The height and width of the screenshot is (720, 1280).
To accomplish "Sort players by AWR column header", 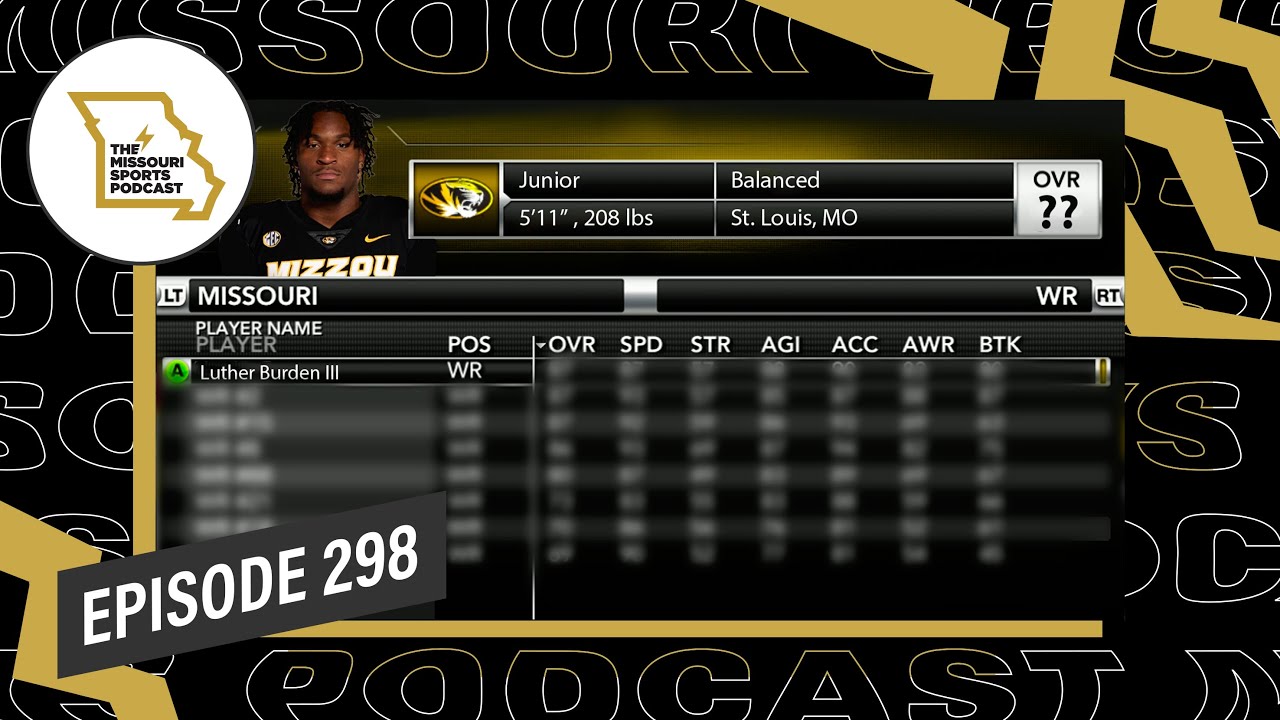I will click(x=928, y=345).
